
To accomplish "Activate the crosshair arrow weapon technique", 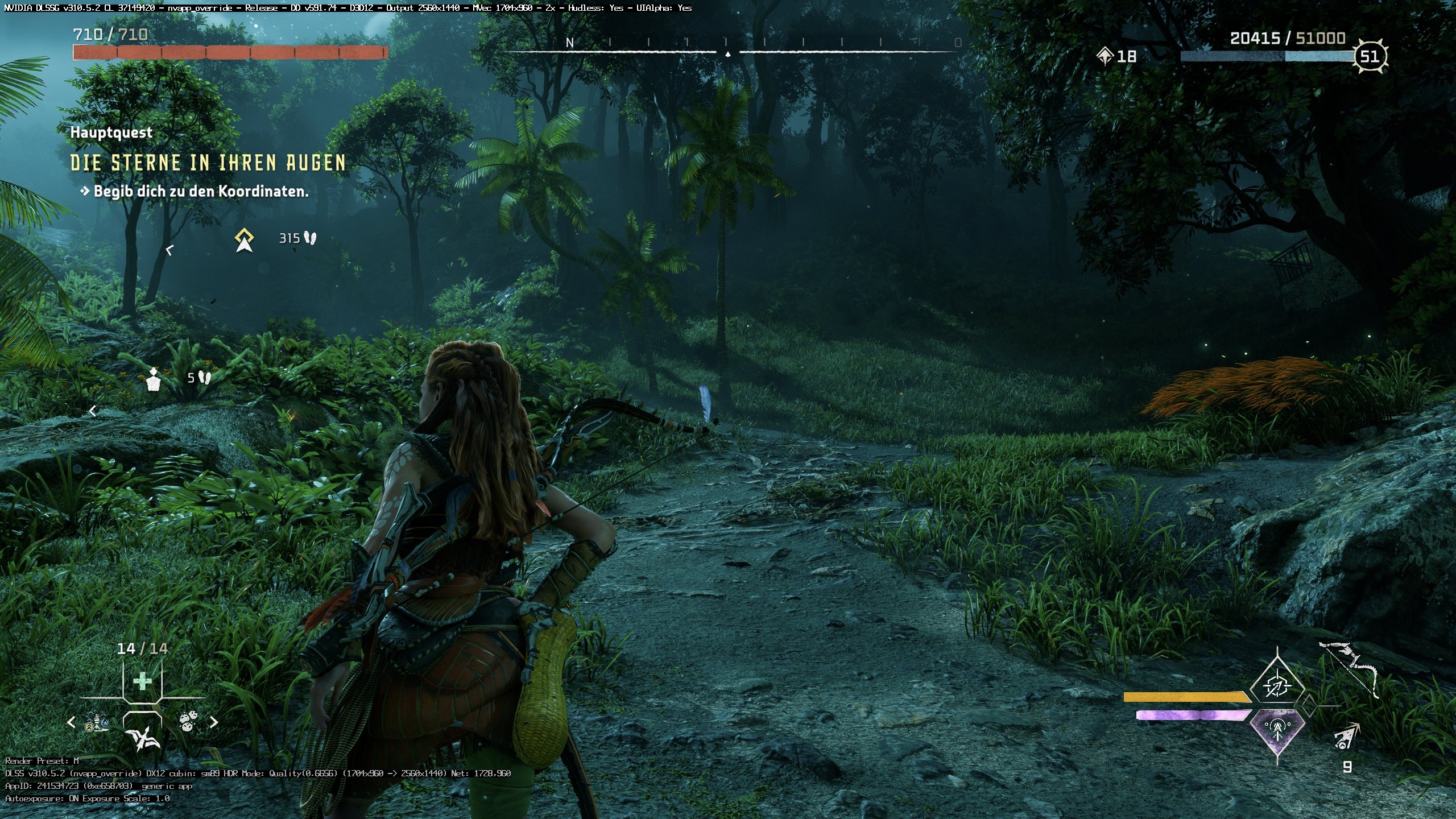I will (x=1277, y=684).
